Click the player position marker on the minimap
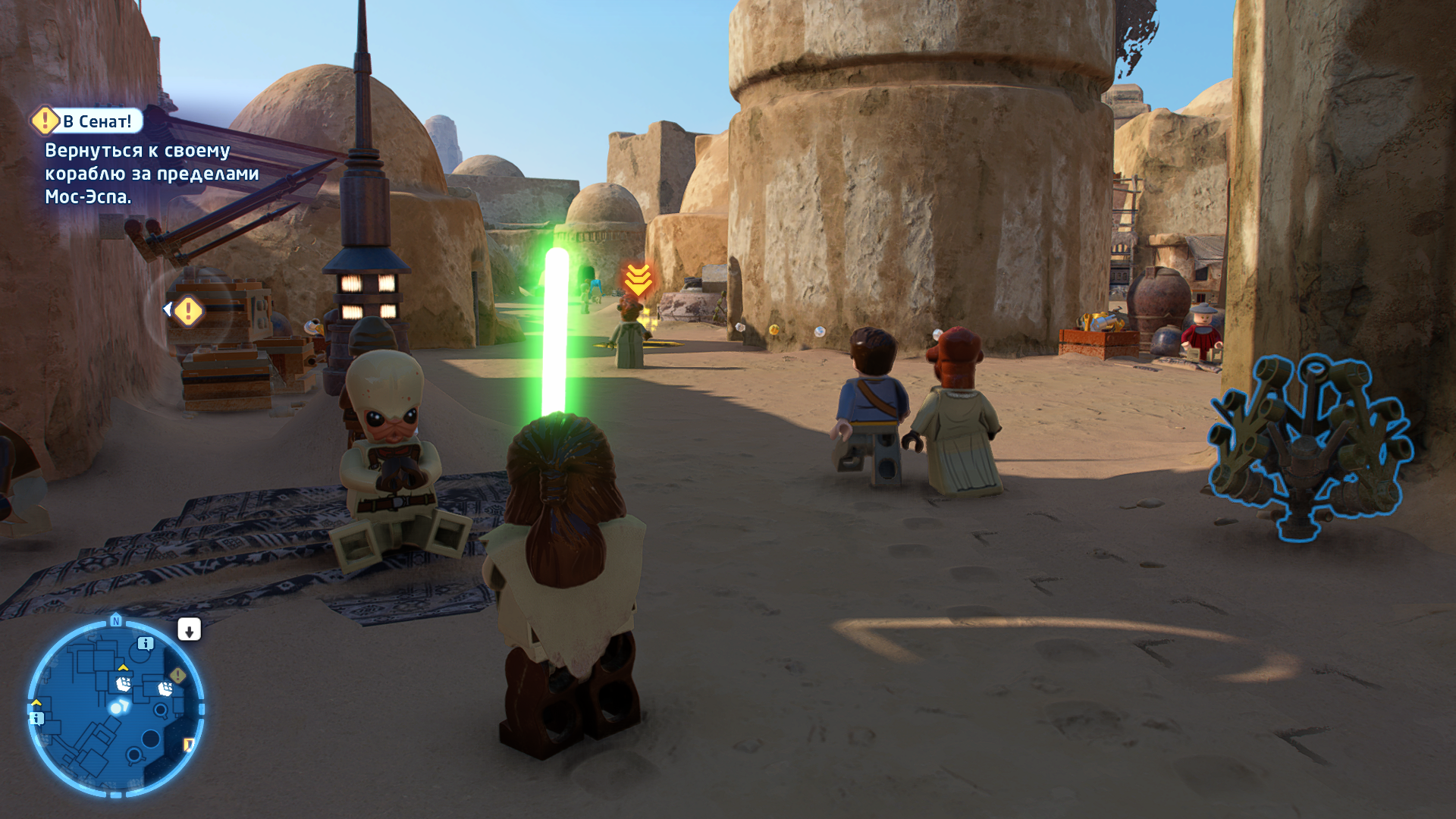The height and width of the screenshot is (819, 1456). (117, 708)
